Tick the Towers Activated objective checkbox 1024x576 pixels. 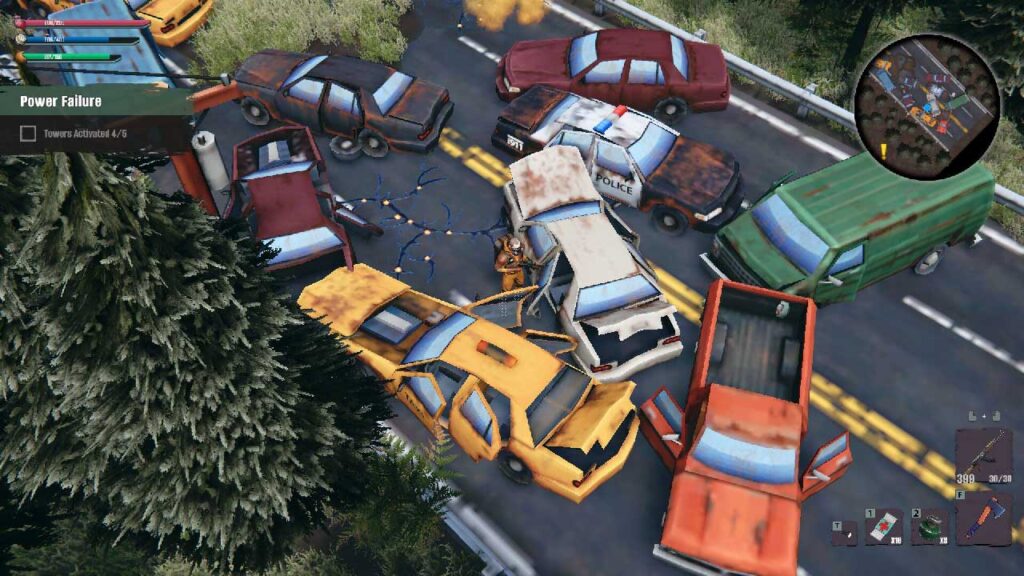coord(28,133)
